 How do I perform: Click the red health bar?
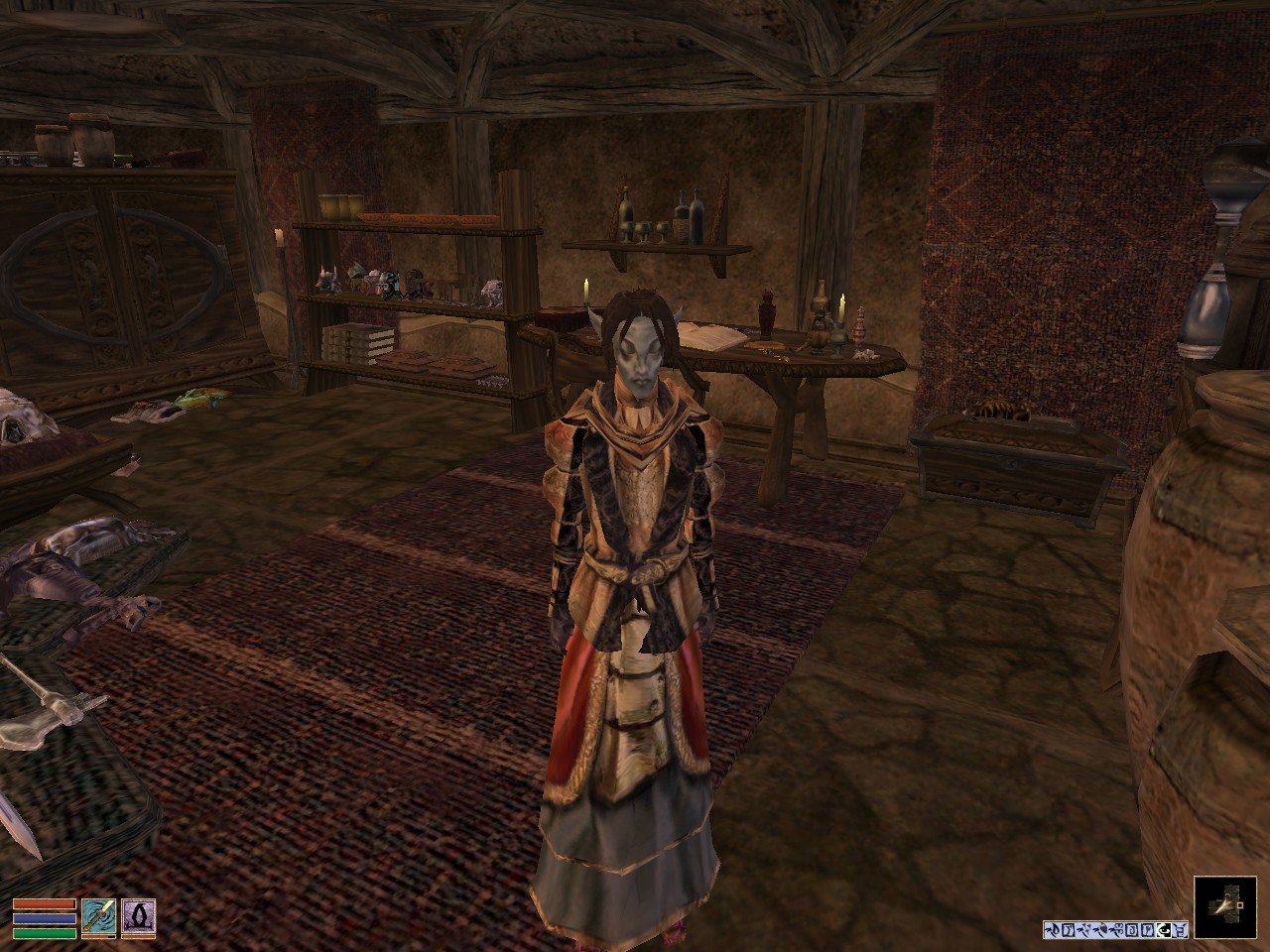[x=44, y=903]
